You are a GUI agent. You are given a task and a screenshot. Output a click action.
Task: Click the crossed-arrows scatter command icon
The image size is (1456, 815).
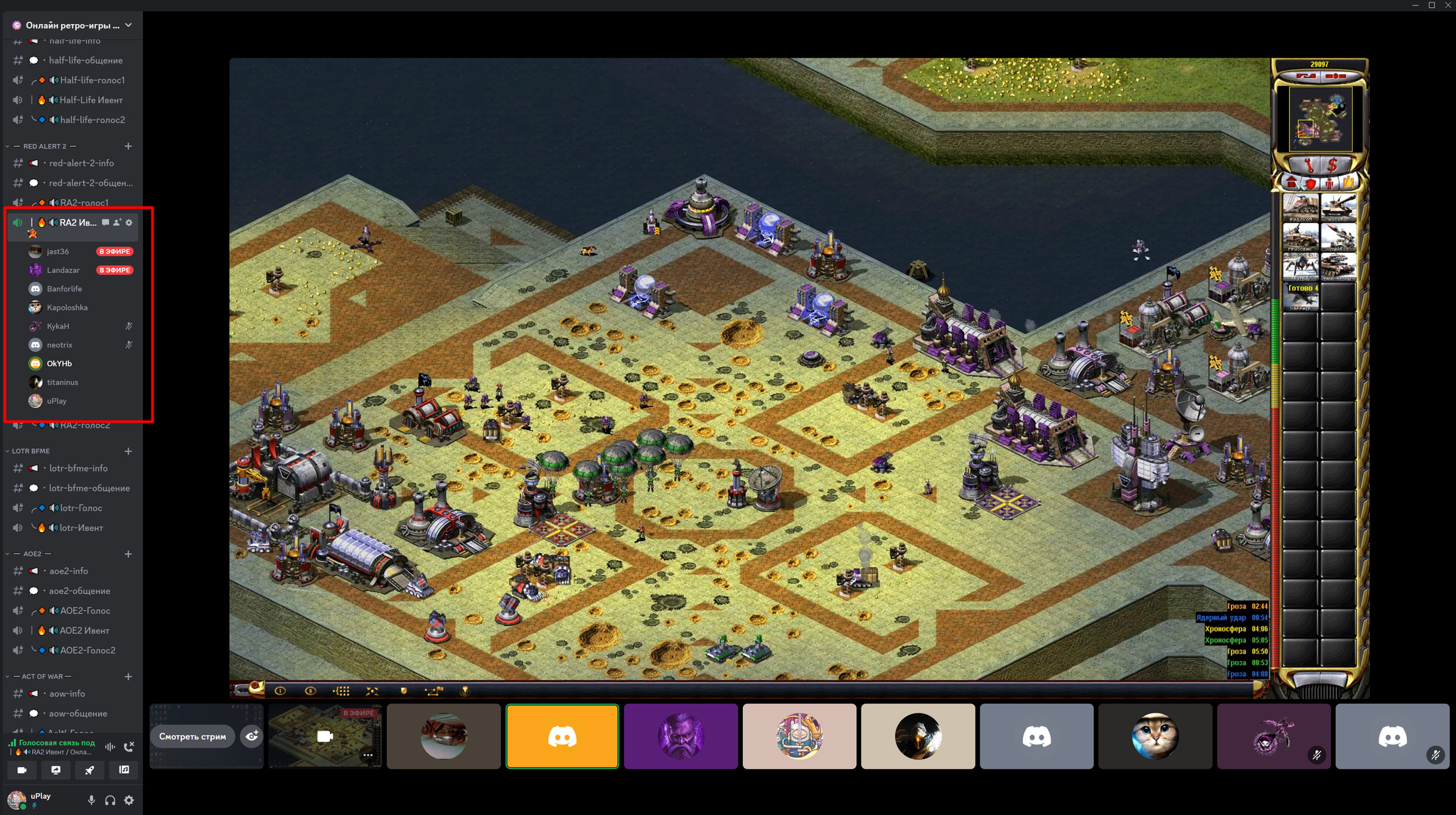(x=372, y=691)
